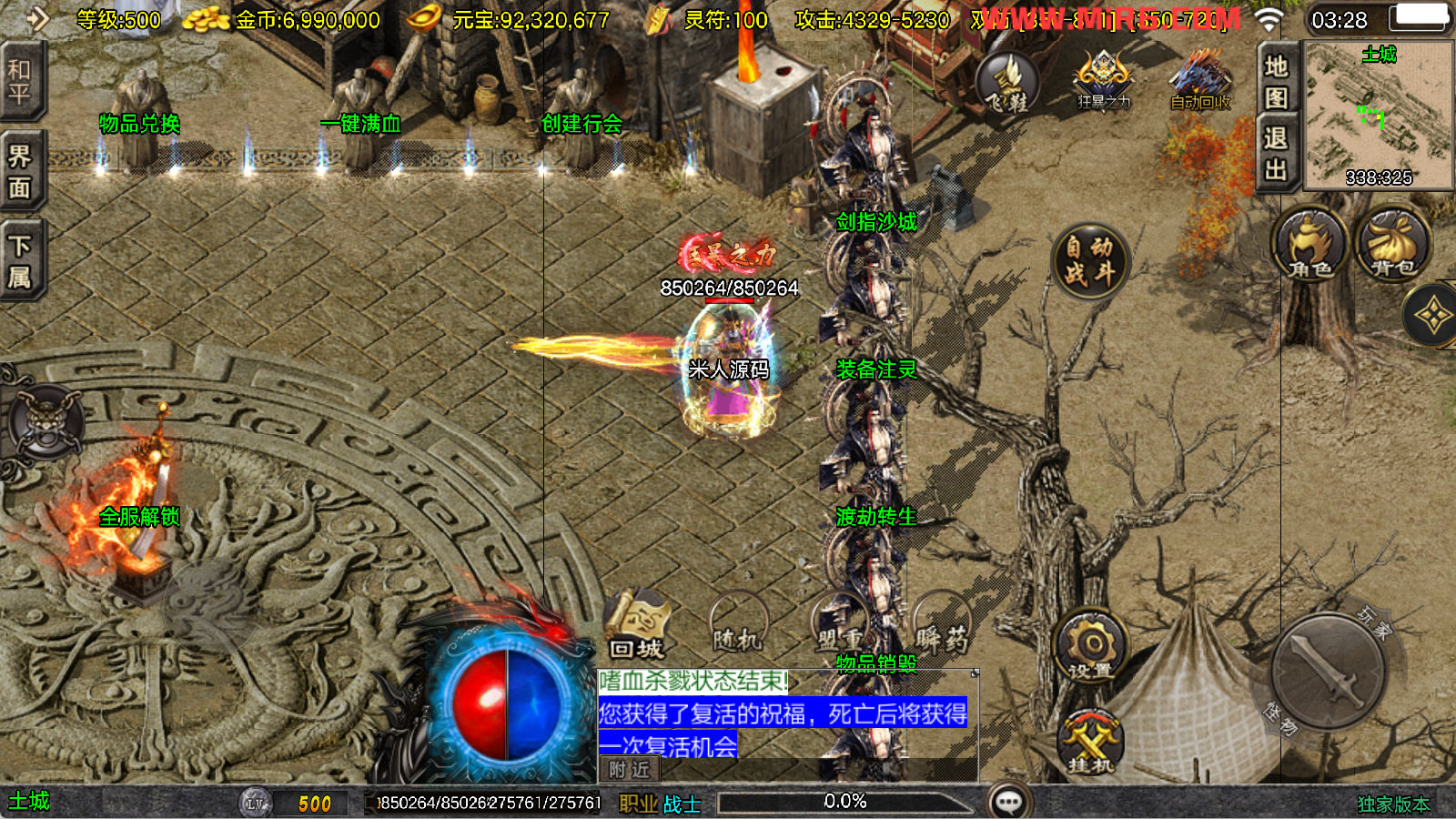
Task: Use the 回城 return-to-town scroll
Action: click(636, 628)
